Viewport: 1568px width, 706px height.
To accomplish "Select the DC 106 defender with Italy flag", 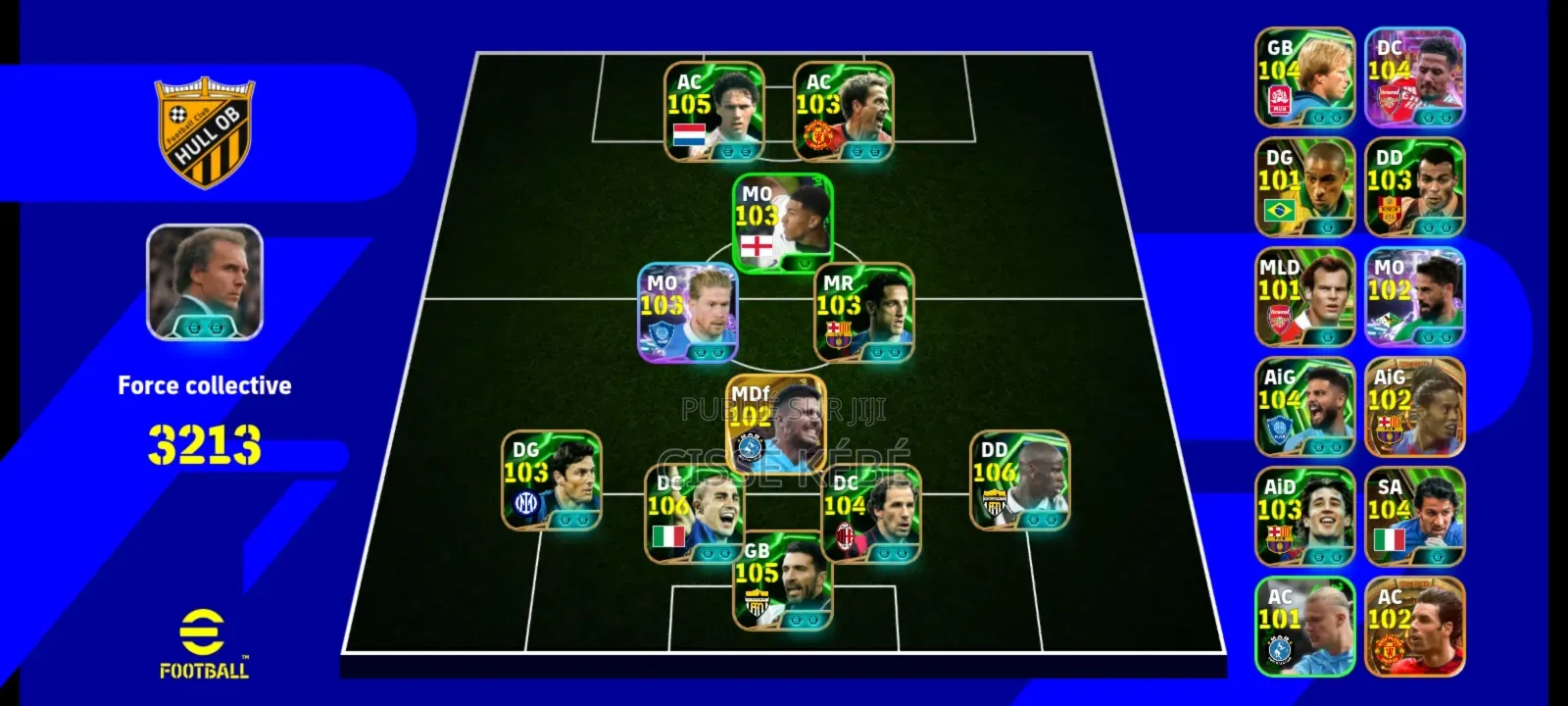I will (x=694, y=514).
